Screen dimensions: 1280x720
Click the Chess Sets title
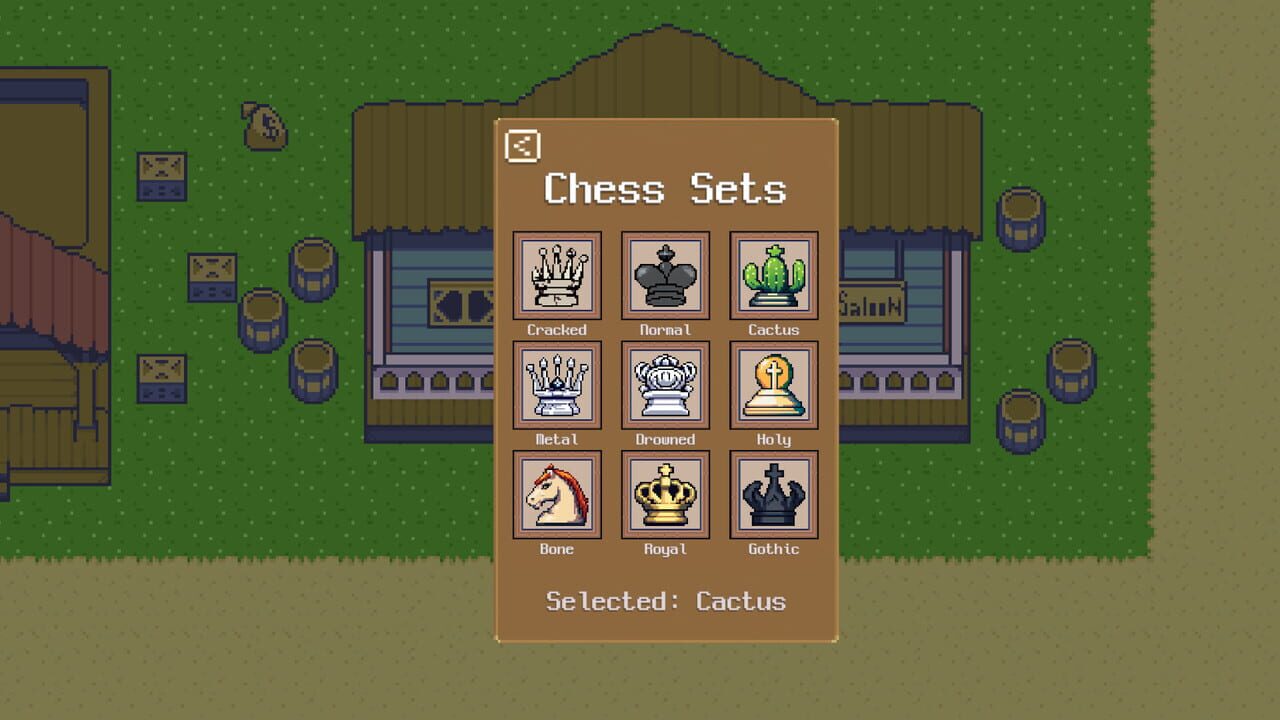coord(664,189)
